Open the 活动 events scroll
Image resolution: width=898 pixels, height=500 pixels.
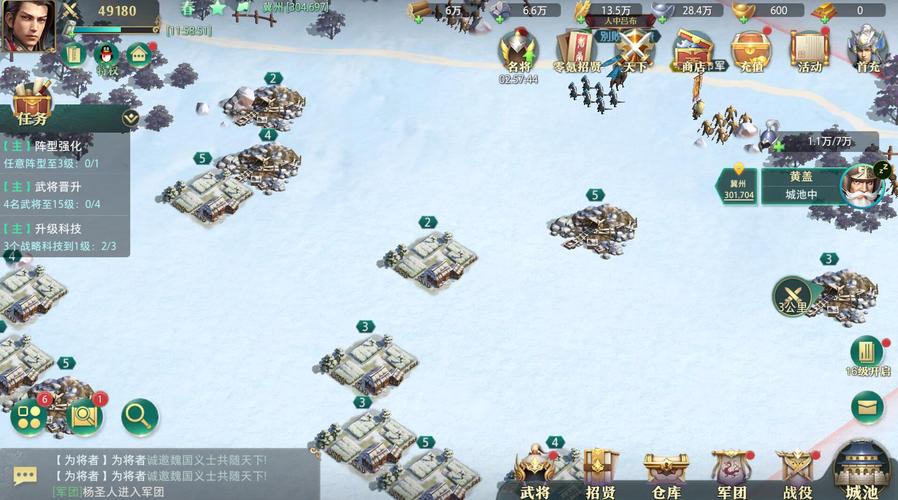[x=809, y=50]
